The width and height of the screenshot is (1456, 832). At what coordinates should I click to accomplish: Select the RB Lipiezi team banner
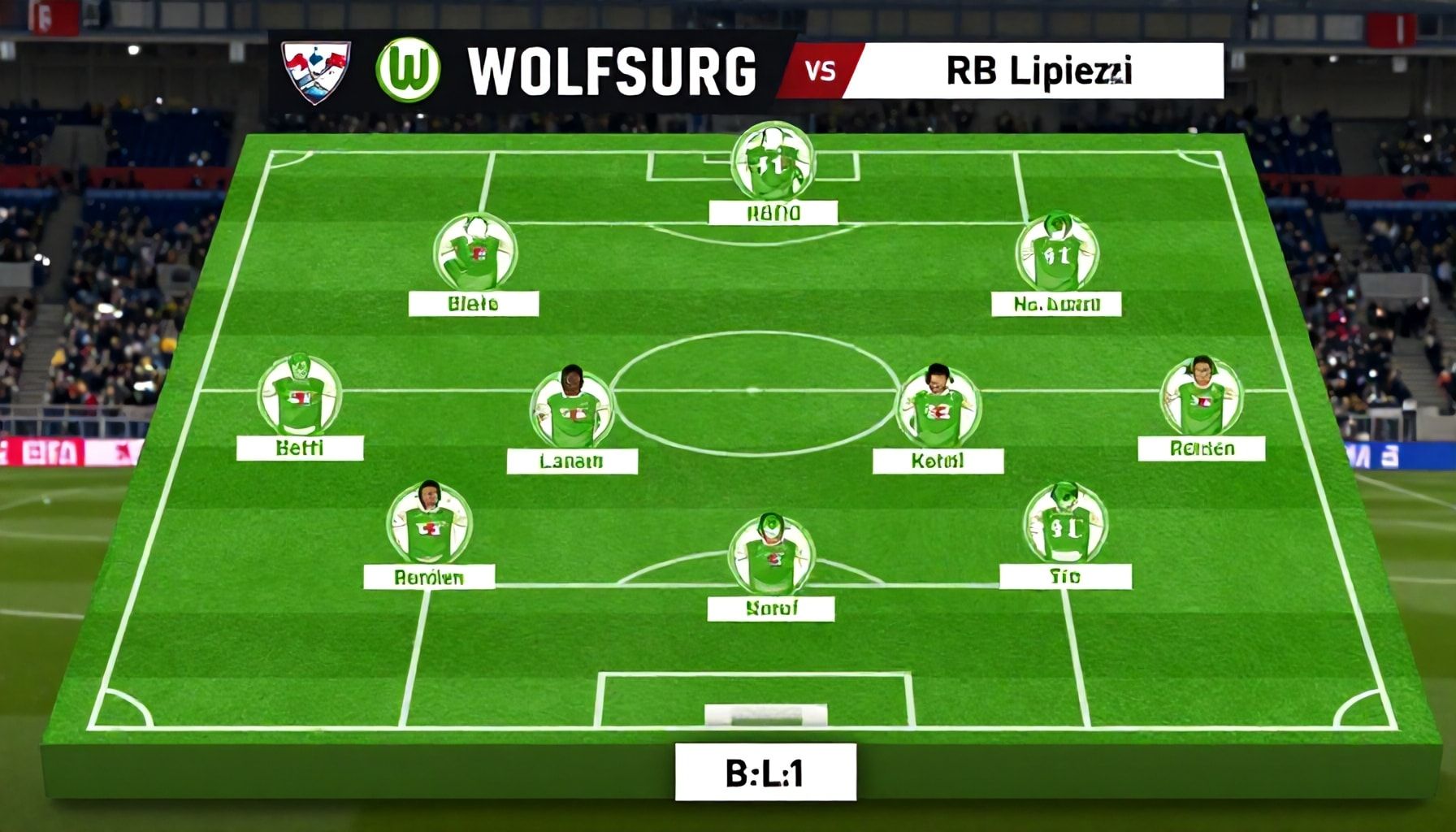point(1032,71)
